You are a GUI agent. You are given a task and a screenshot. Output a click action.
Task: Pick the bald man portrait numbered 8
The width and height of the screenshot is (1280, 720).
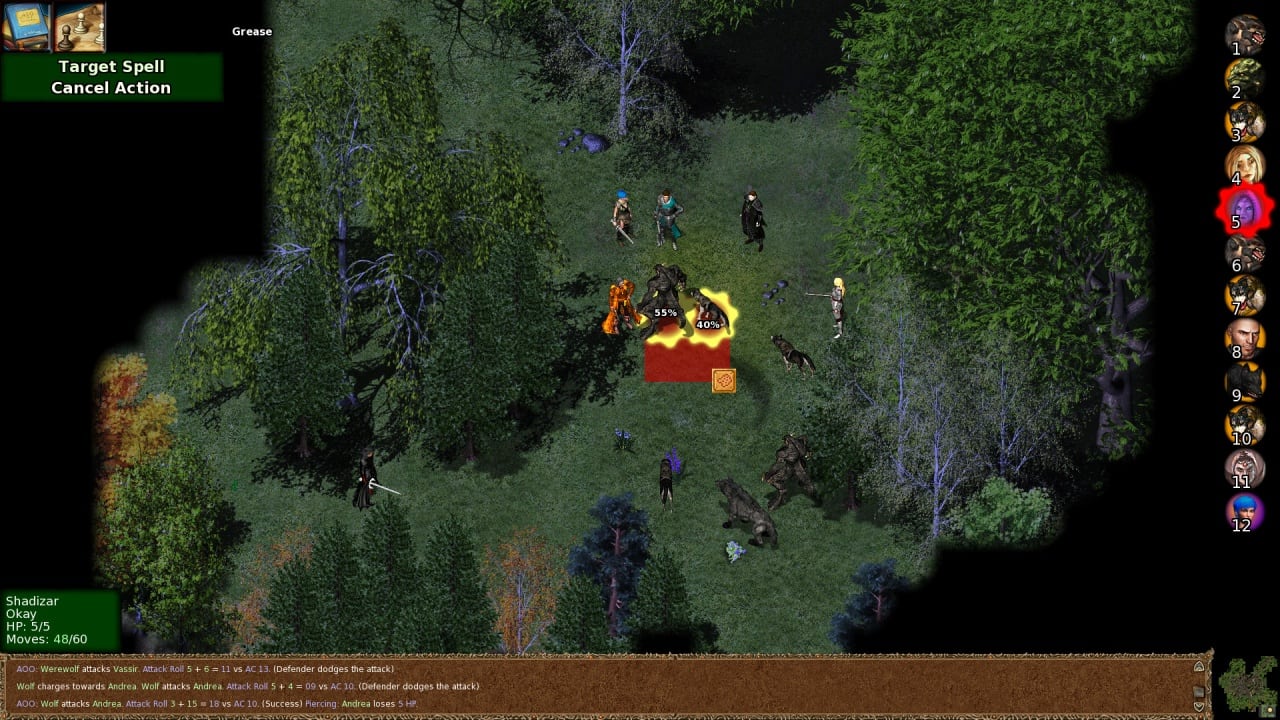click(x=1244, y=339)
